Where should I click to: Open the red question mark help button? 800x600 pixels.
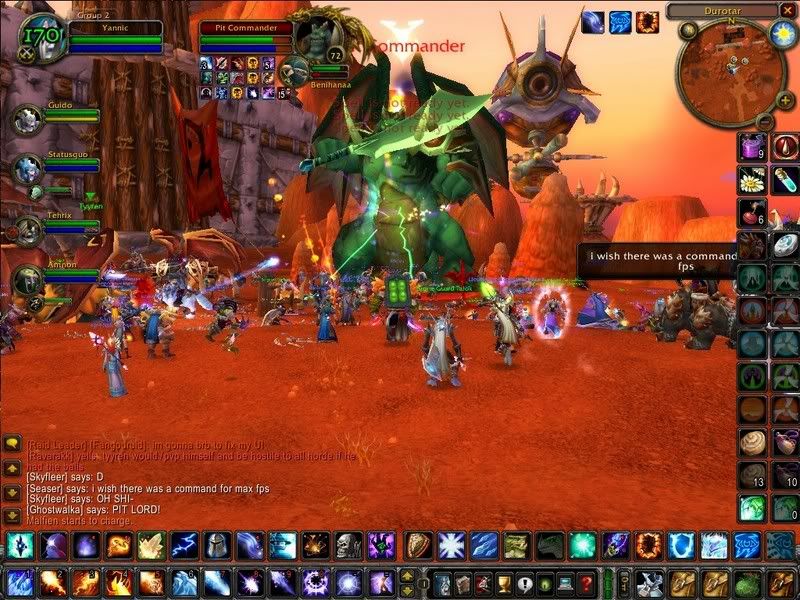coord(587,582)
